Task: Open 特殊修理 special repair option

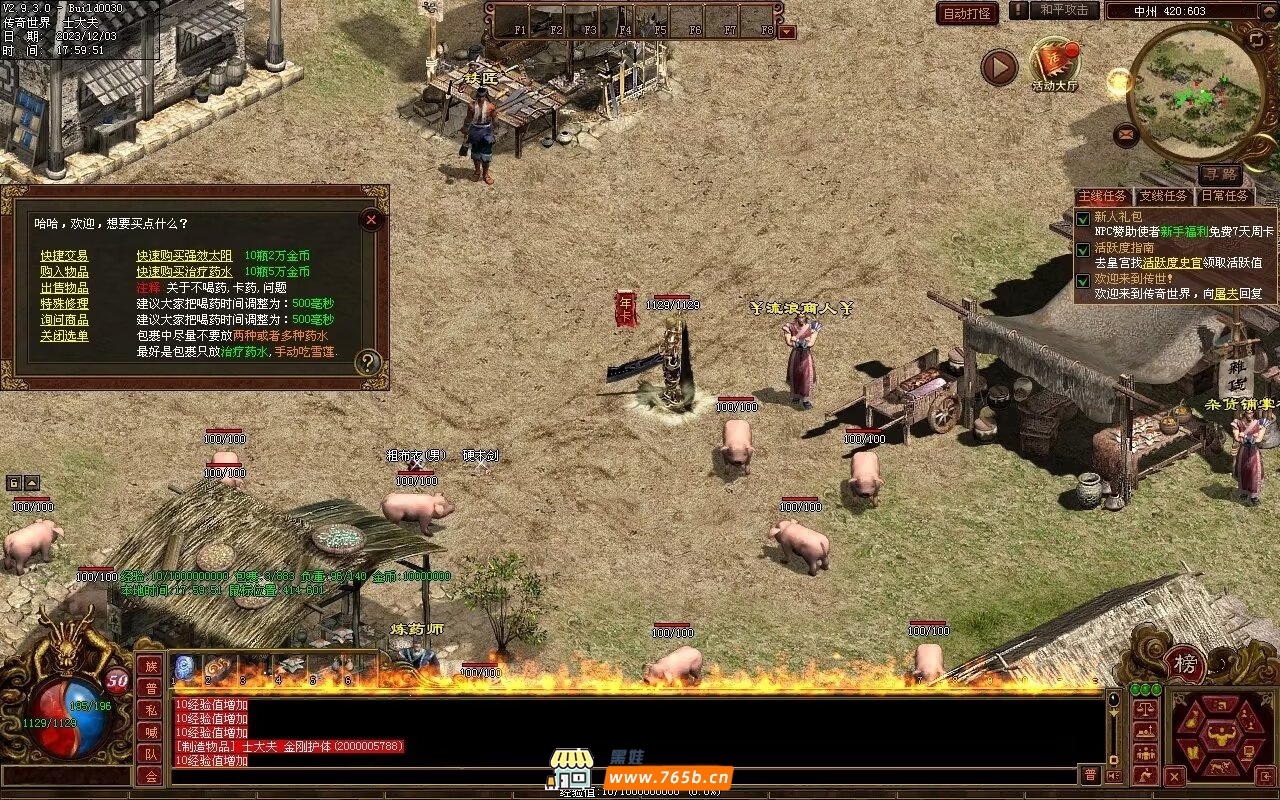Action: (64, 304)
